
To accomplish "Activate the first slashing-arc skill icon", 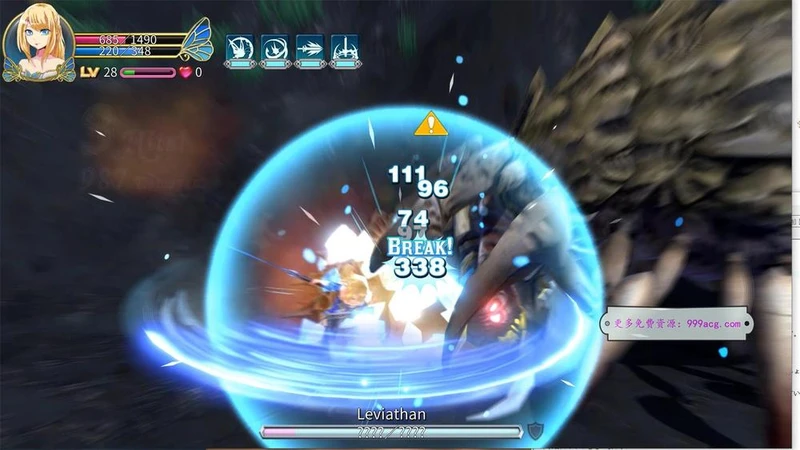I will tap(239, 48).
